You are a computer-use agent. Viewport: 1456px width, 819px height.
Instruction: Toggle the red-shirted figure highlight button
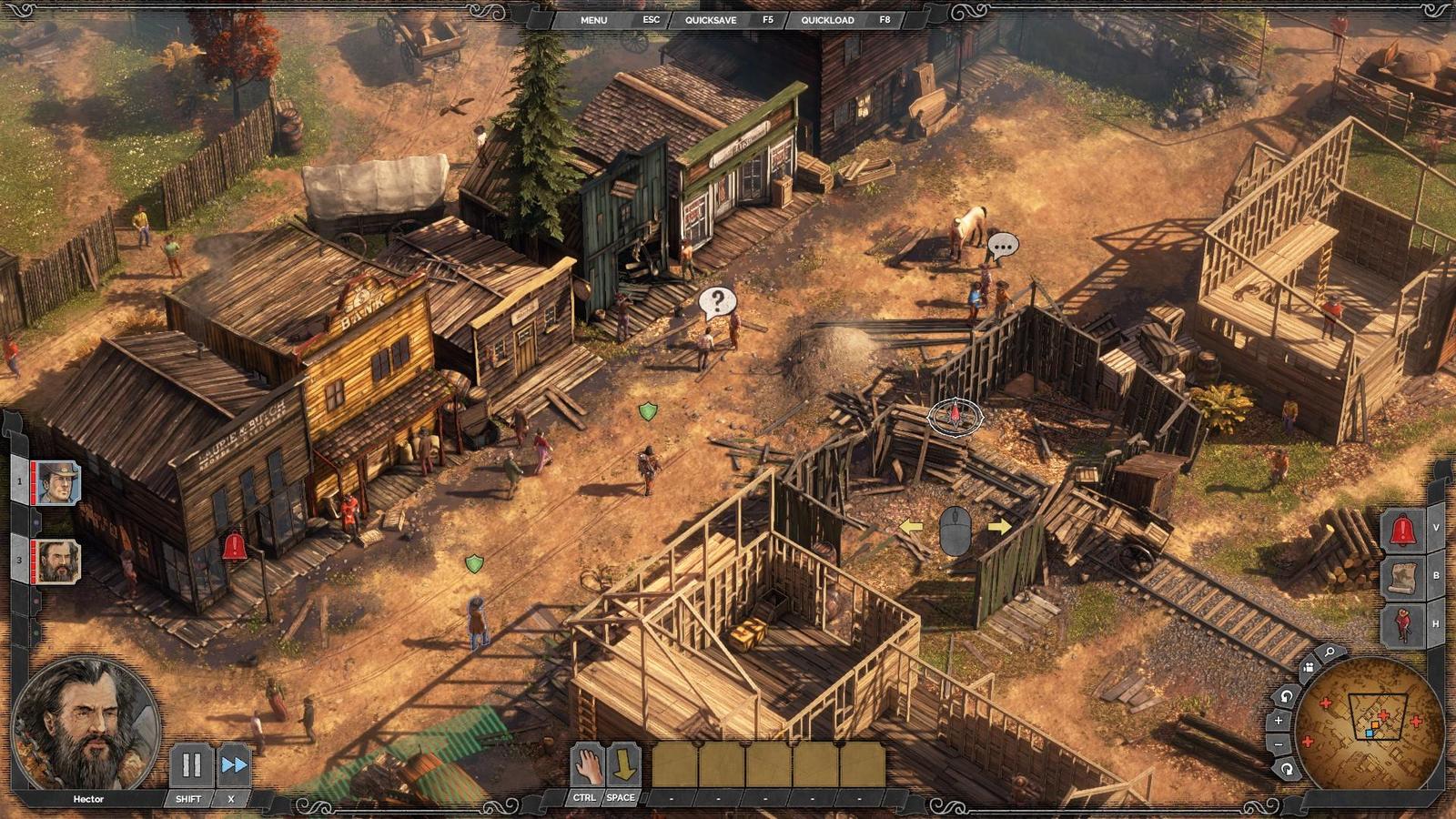click(1402, 625)
